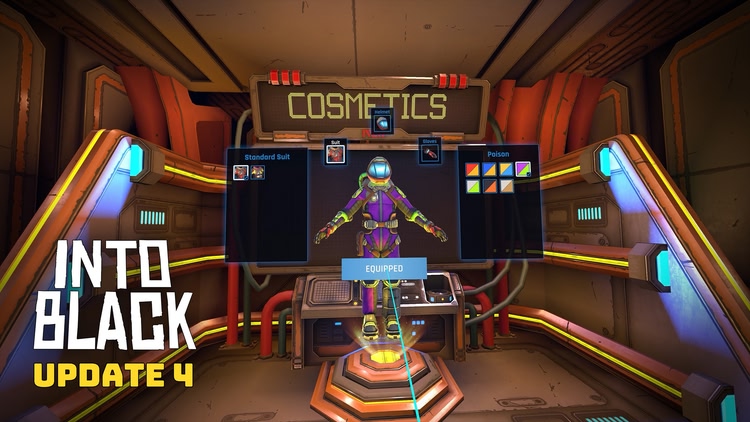Select the purple and green Poison swatch
This screenshot has width=750, height=422.
click(x=522, y=170)
